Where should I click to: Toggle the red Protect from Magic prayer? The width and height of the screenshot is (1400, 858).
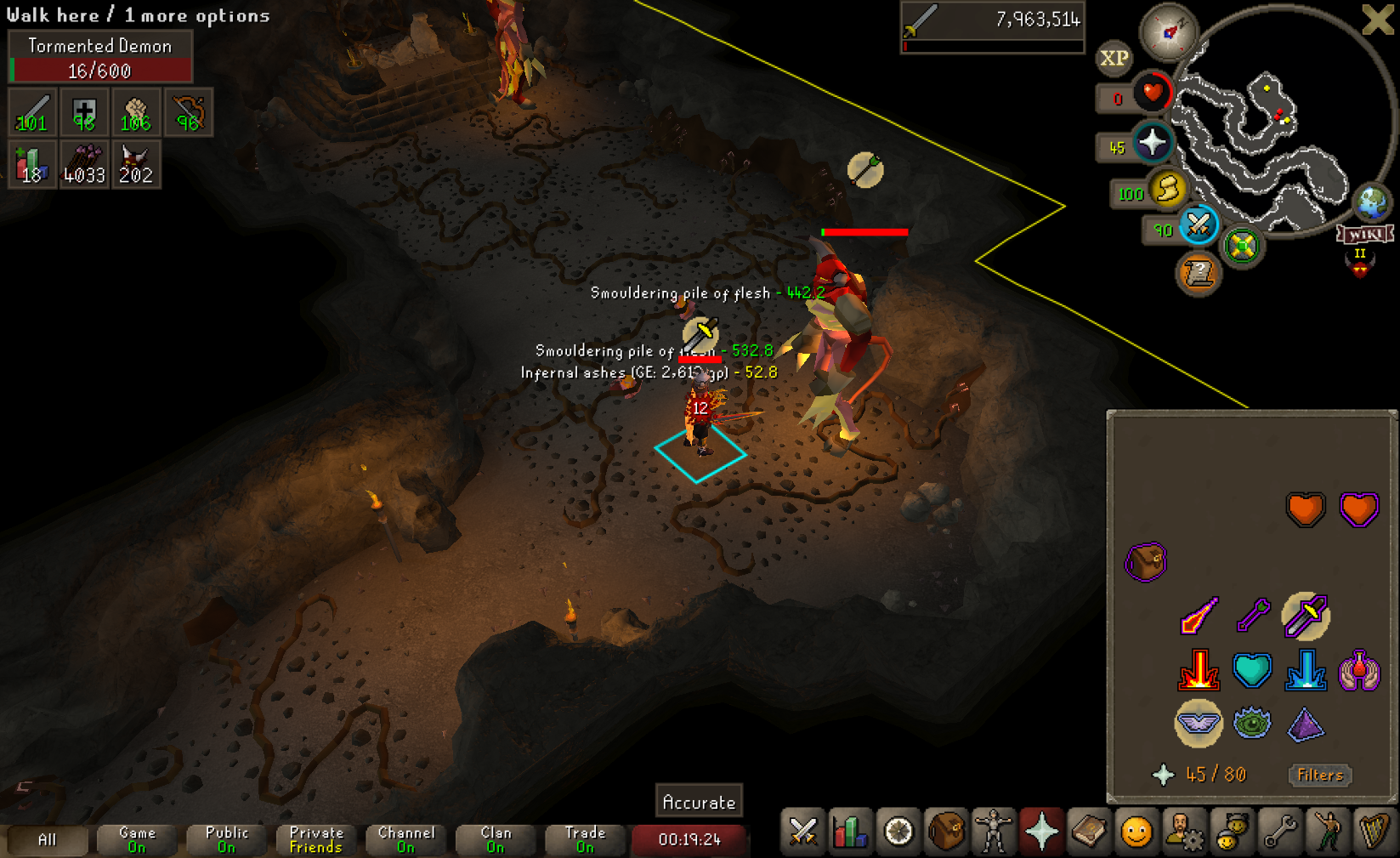[x=1198, y=616]
